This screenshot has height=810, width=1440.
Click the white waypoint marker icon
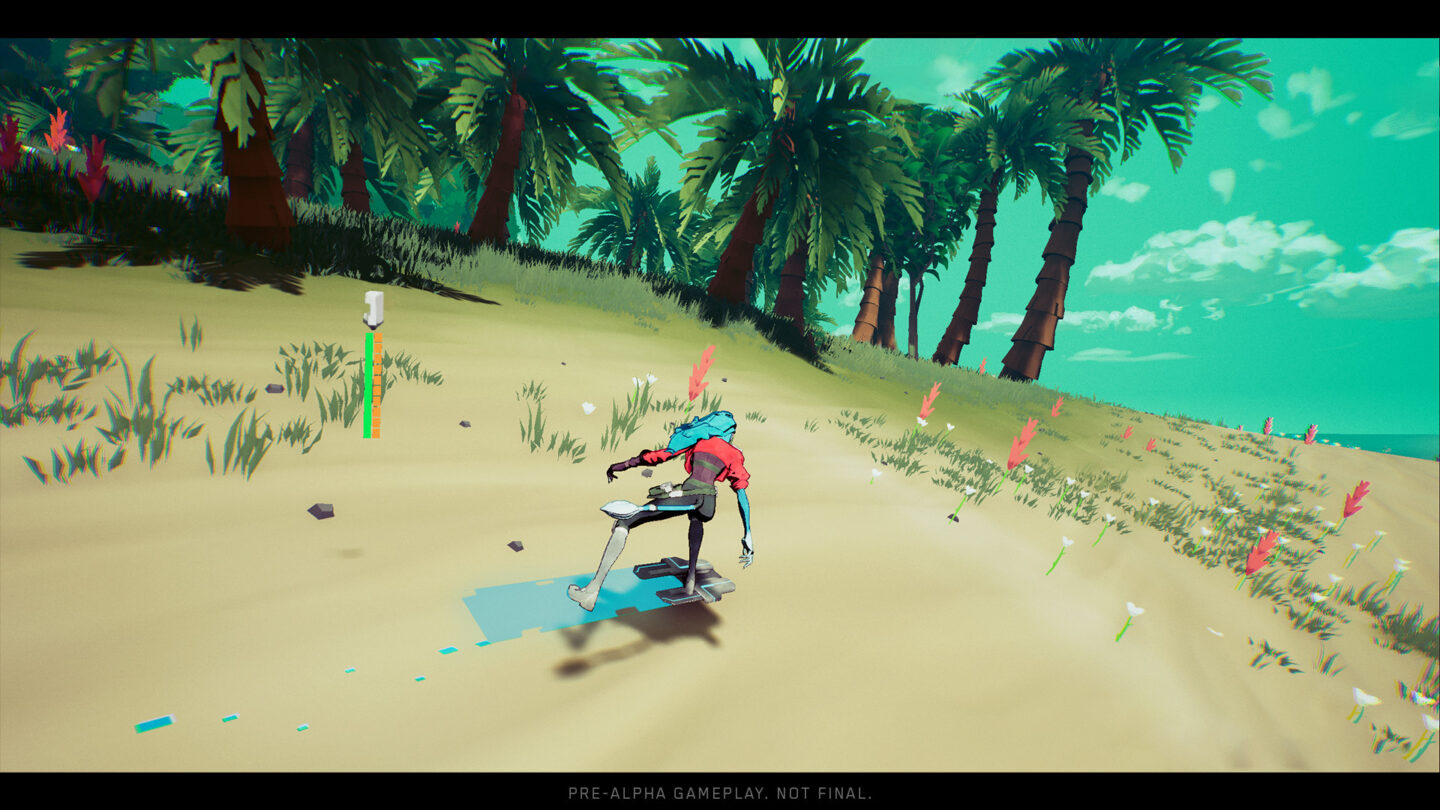[x=371, y=305]
